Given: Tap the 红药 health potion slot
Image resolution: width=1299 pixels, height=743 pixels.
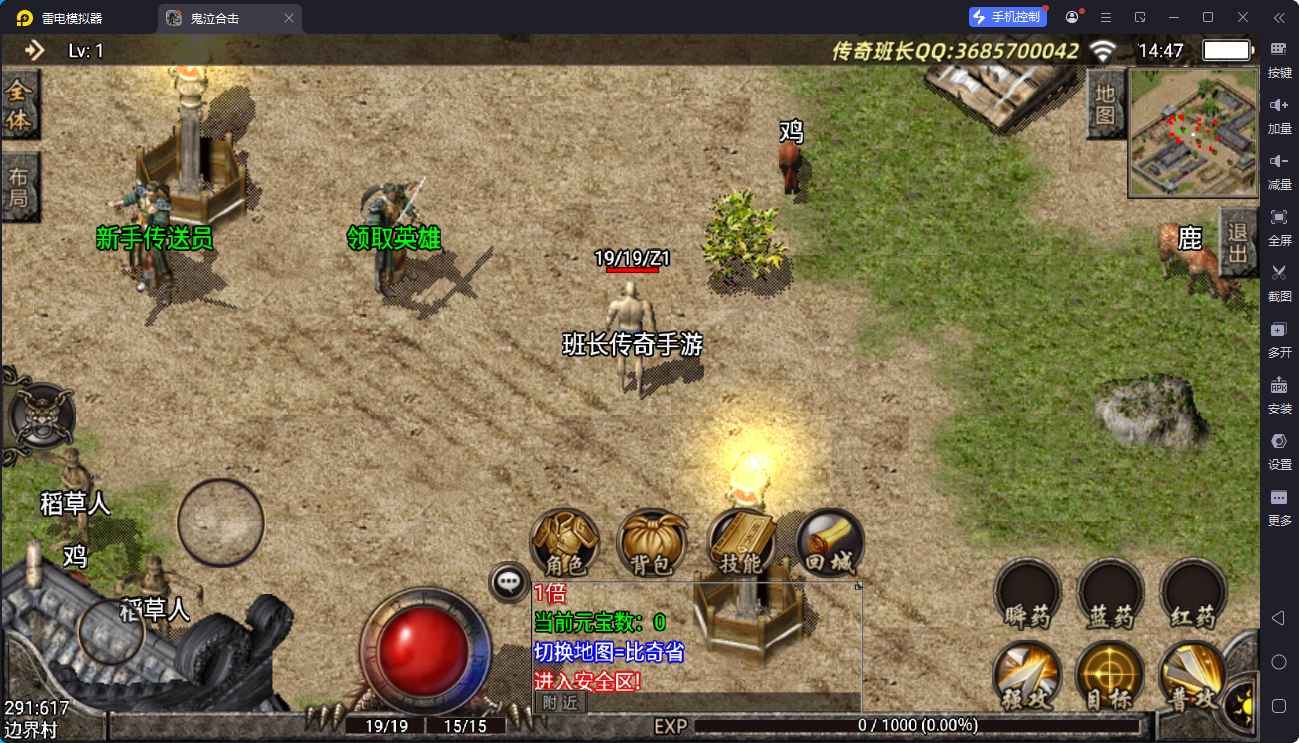Looking at the screenshot, I should (1193, 592).
